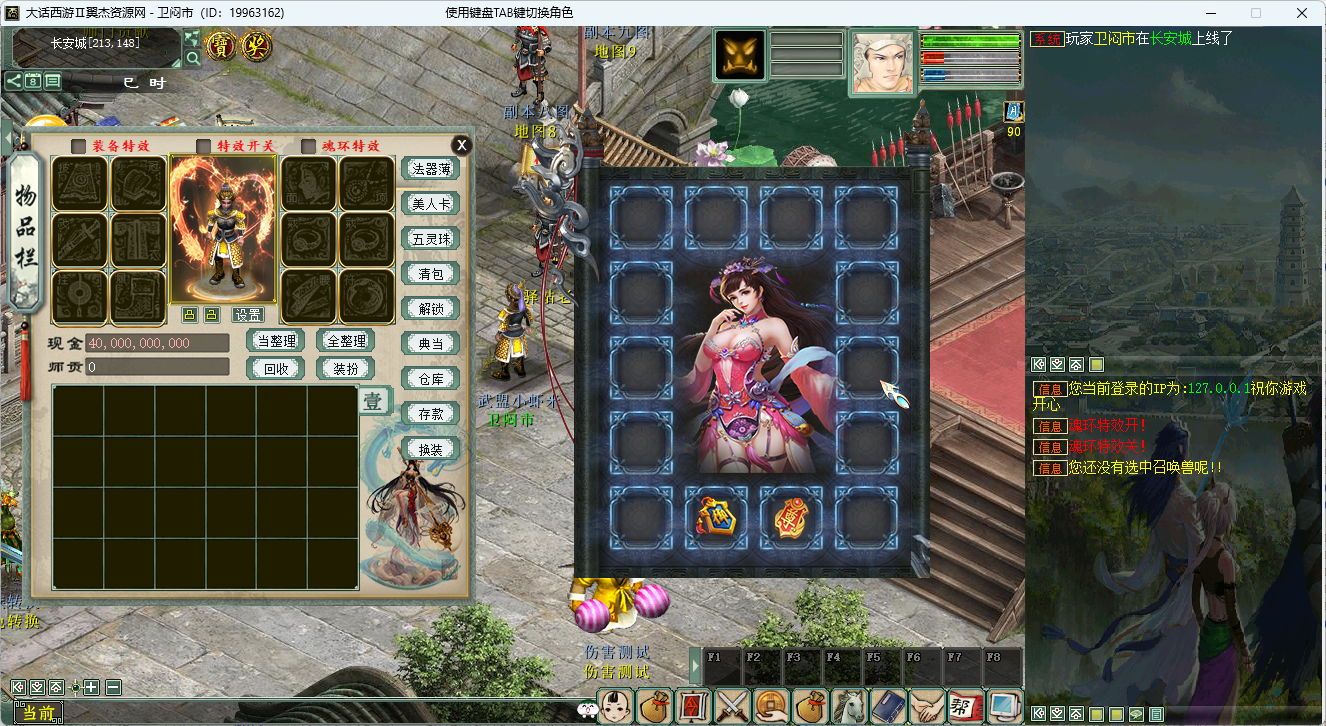This screenshot has width=1326, height=726.
Task: Activate the 回收 recycle button
Action: tap(275, 368)
